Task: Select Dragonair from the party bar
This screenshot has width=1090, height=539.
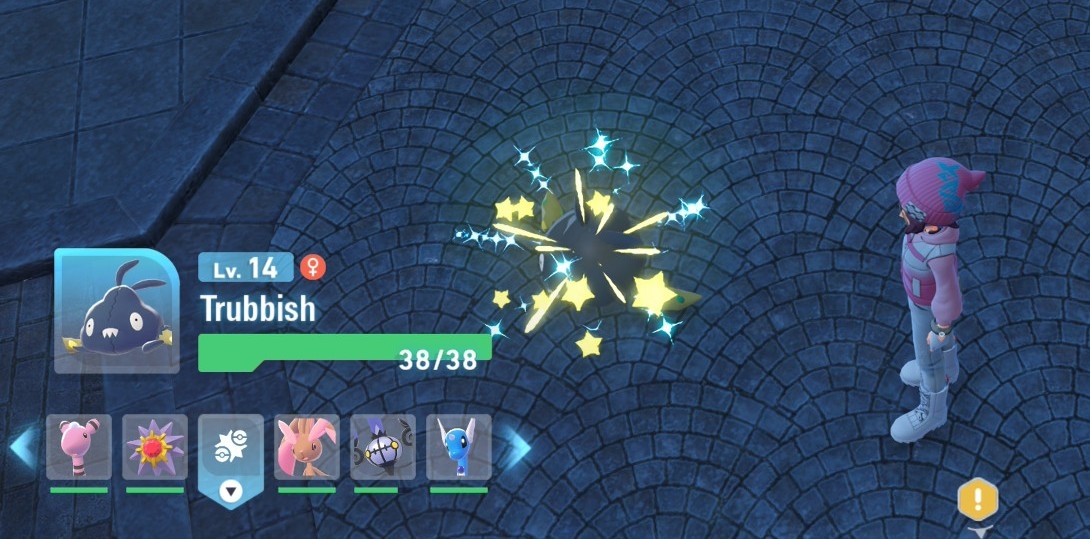Action: click(459, 447)
